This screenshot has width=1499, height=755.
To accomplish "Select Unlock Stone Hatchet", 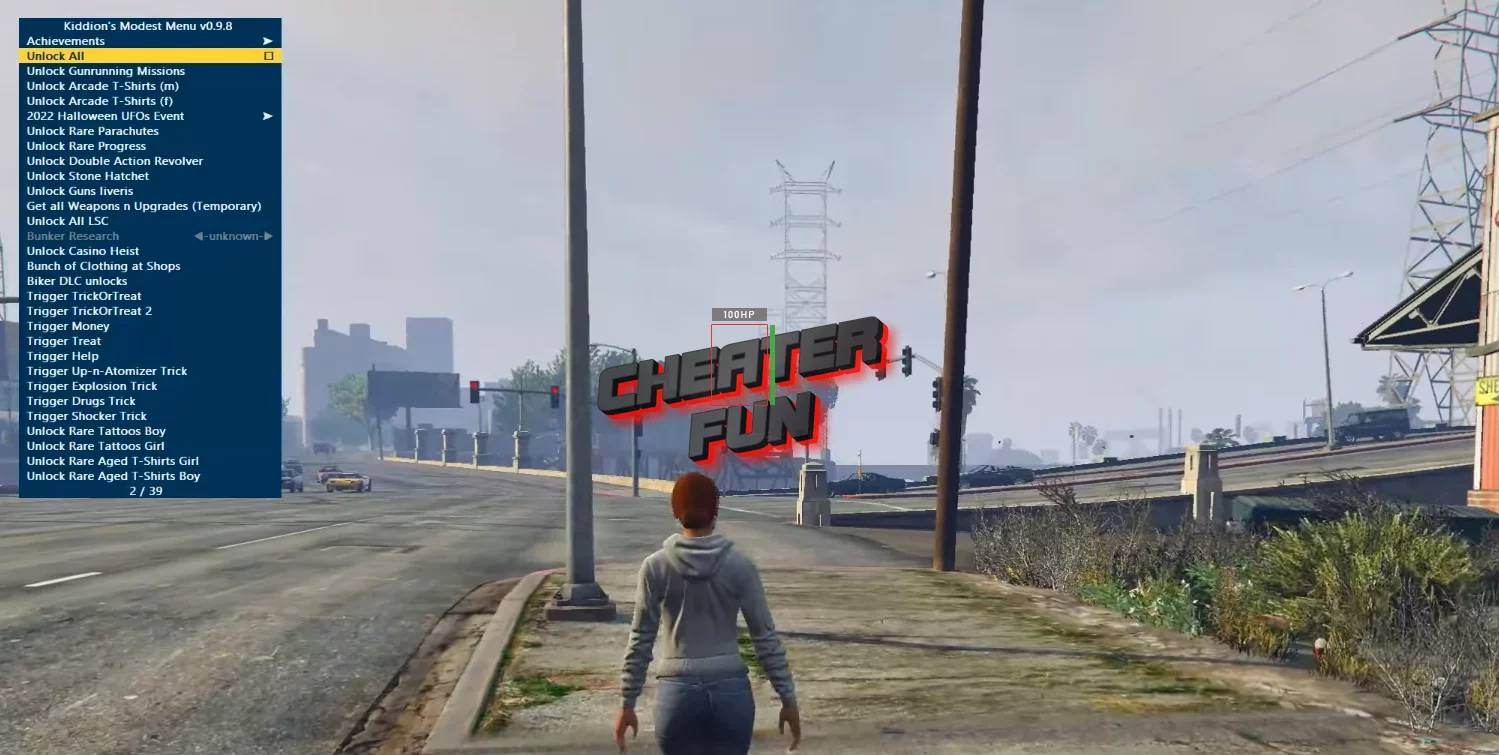I will pos(88,175).
